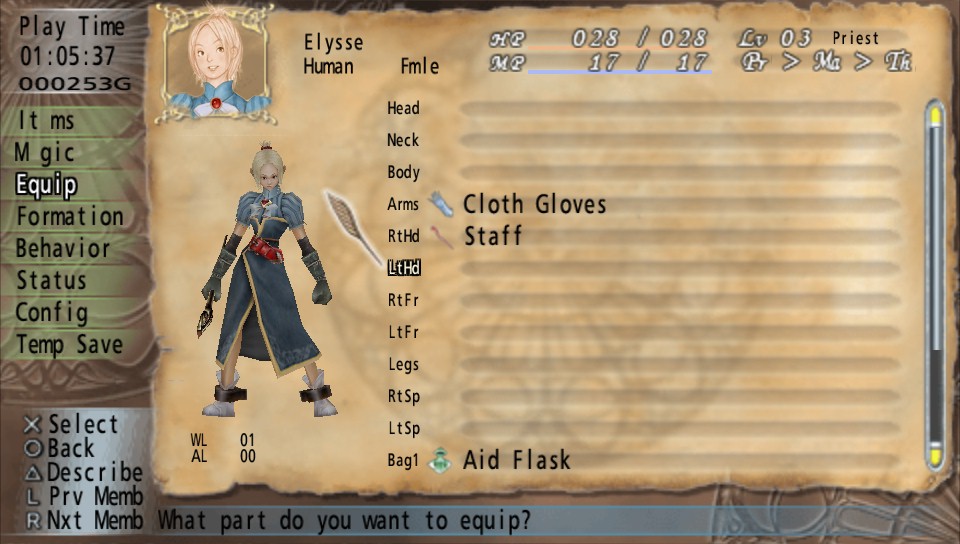Choose the highlighted LtHd slot
Screen dimensions: 960x544
click(404, 268)
